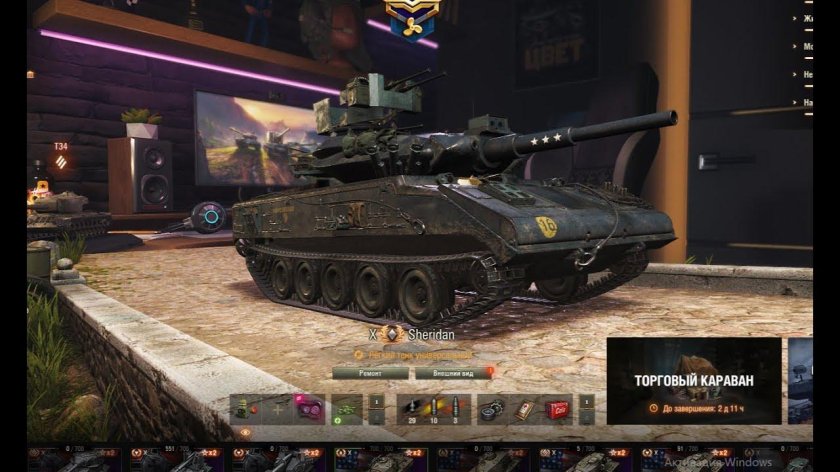Open the Внешний вид (Exterior) customization
840x472 pixels.
(x=454, y=373)
